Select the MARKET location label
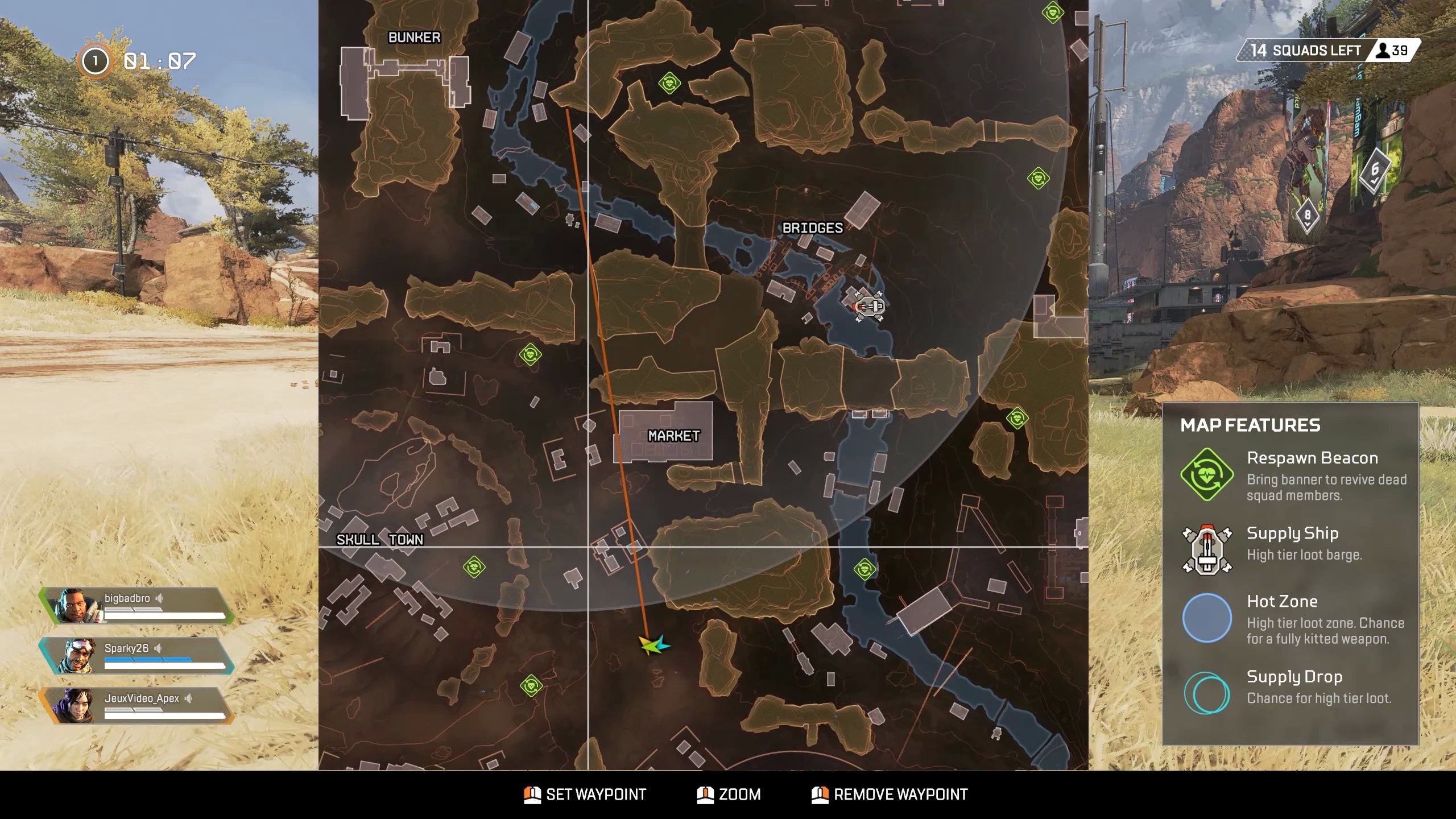This screenshot has height=819, width=1456. pyautogui.click(x=673, y=435)
